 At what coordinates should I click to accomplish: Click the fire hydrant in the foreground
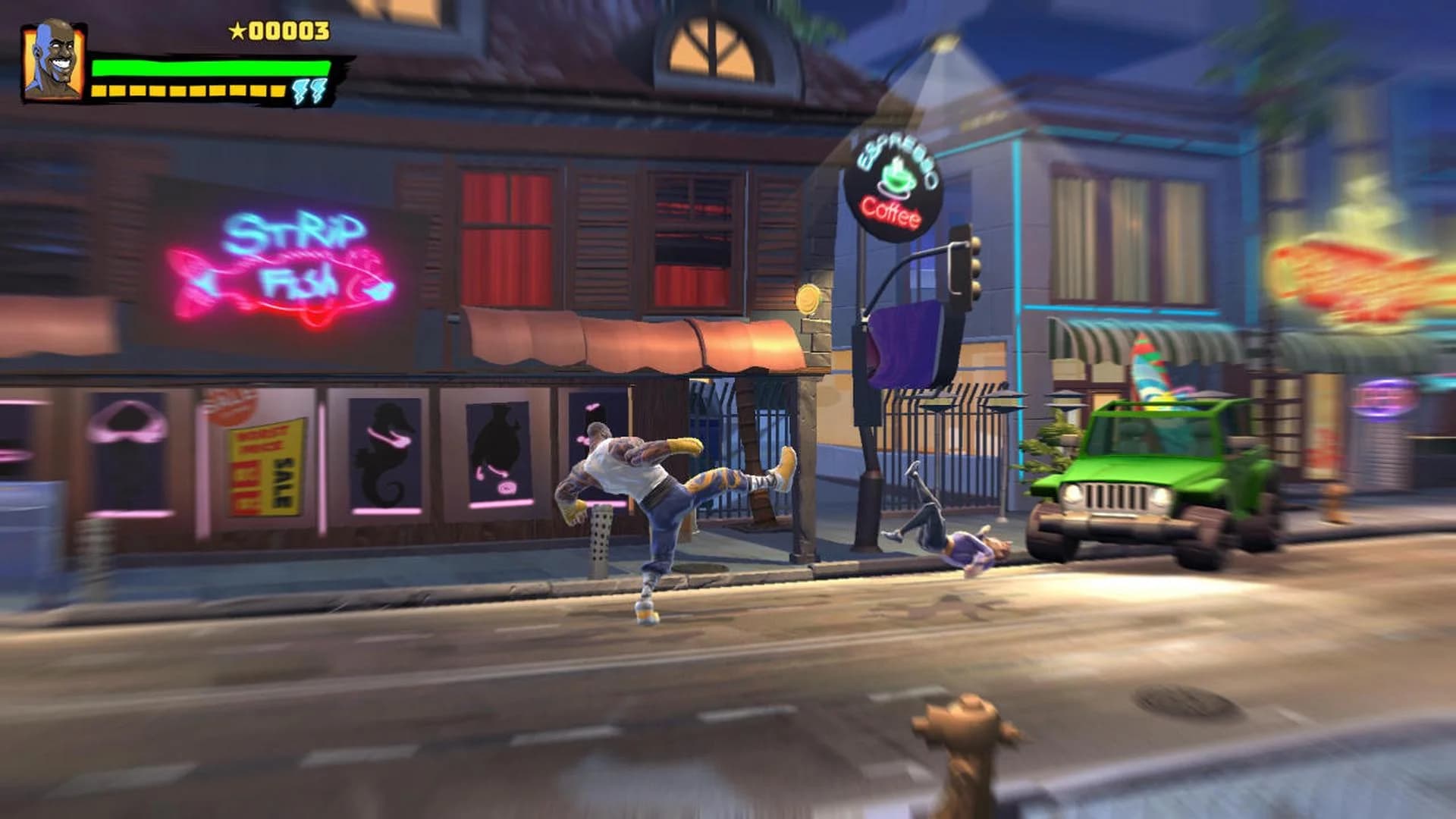click(963, 751)
